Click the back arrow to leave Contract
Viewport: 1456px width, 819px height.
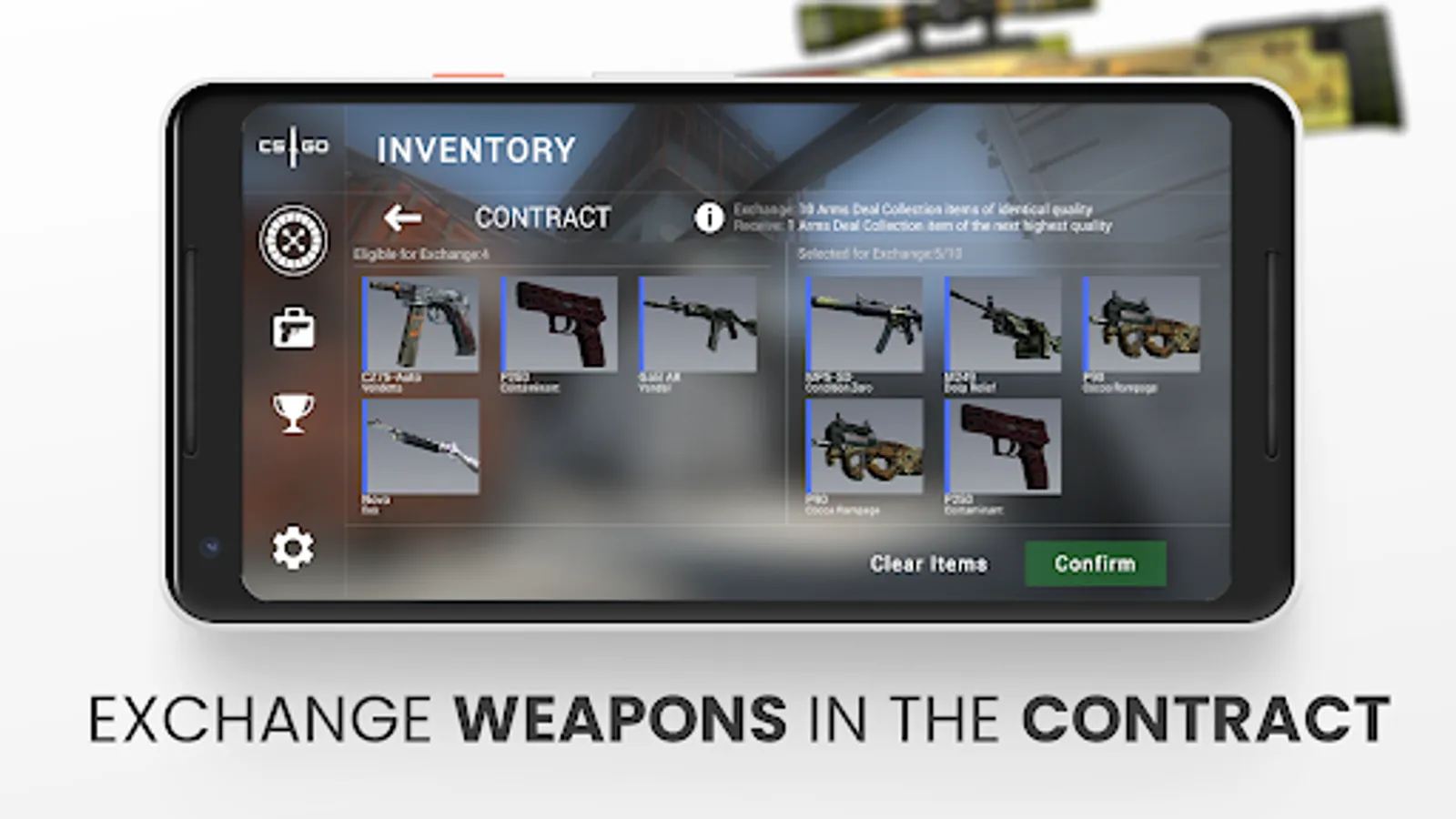point(401,217)
